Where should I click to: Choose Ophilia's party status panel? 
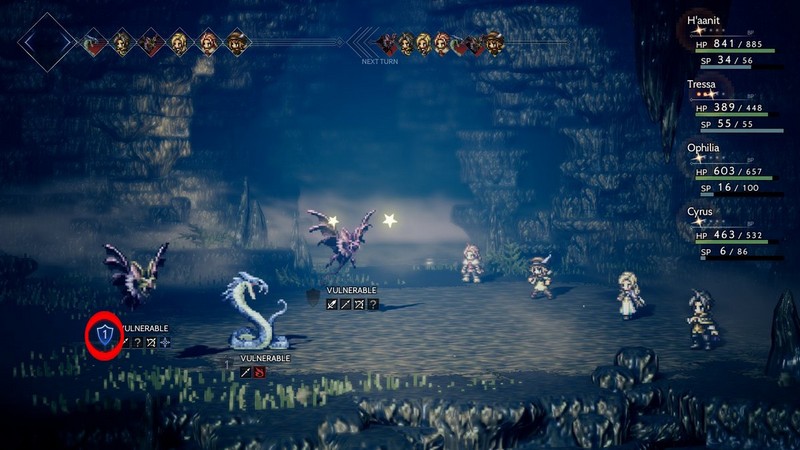pos(737,169)
